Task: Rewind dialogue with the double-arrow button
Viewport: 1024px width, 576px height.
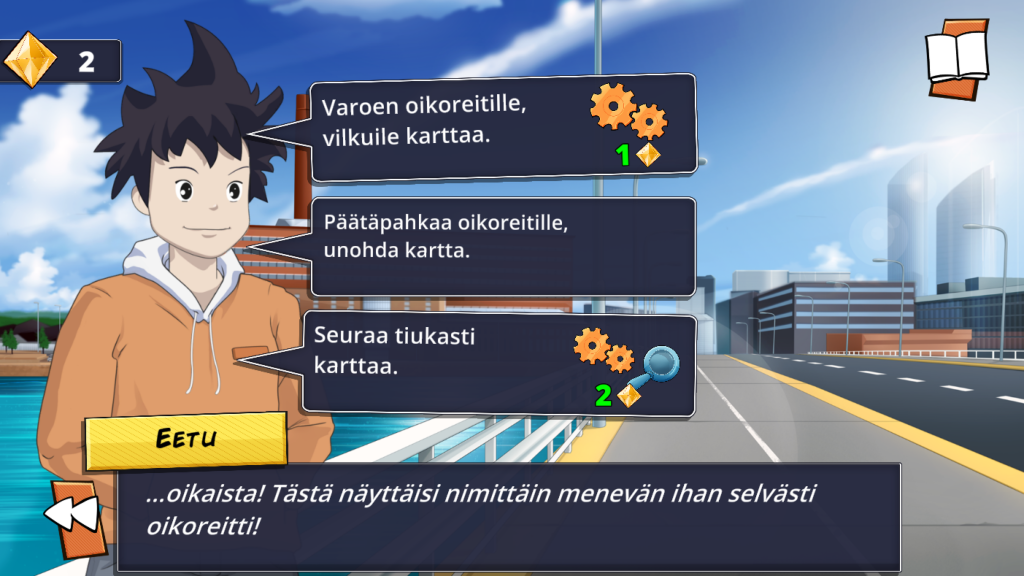Action: pyautogui.click(x=75, y=516)
